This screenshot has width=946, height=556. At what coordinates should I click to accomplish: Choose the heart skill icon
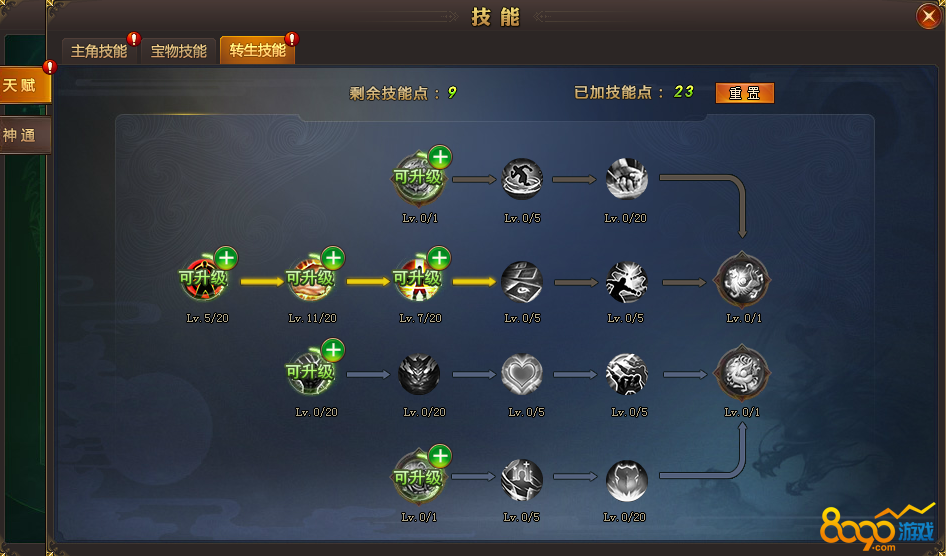522,375
